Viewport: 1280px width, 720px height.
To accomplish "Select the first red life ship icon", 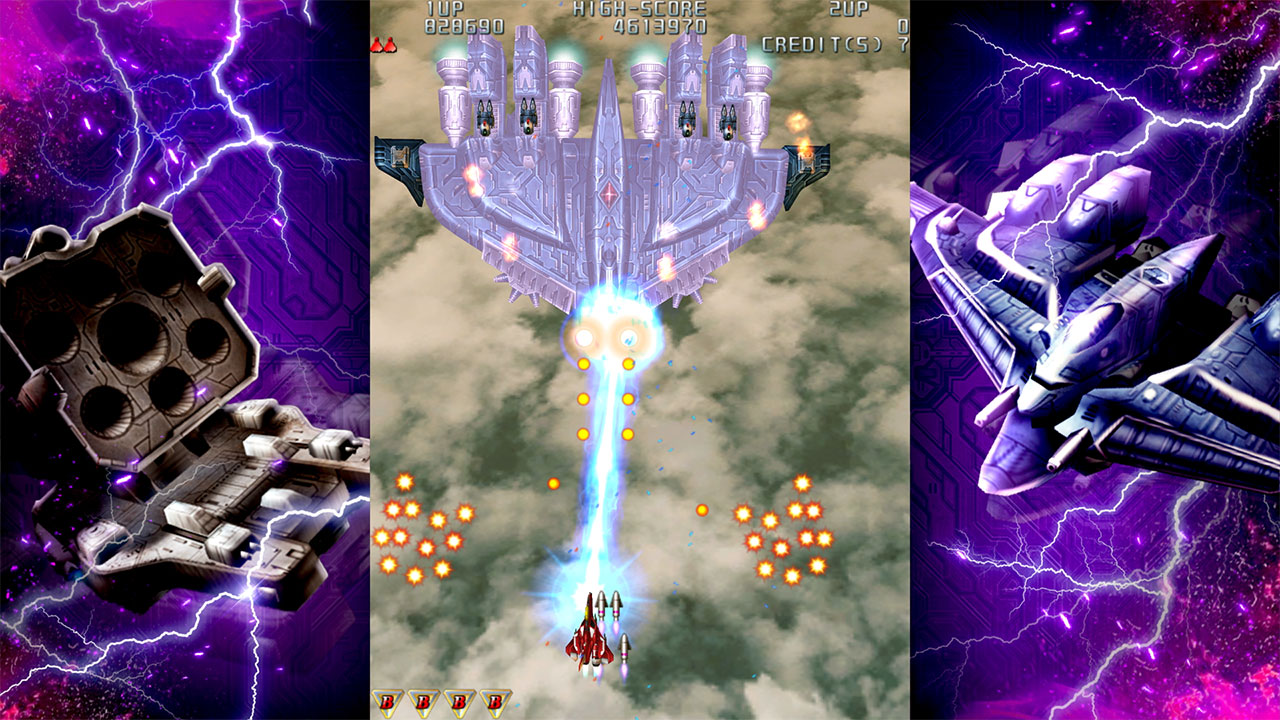I will (378, 45).
